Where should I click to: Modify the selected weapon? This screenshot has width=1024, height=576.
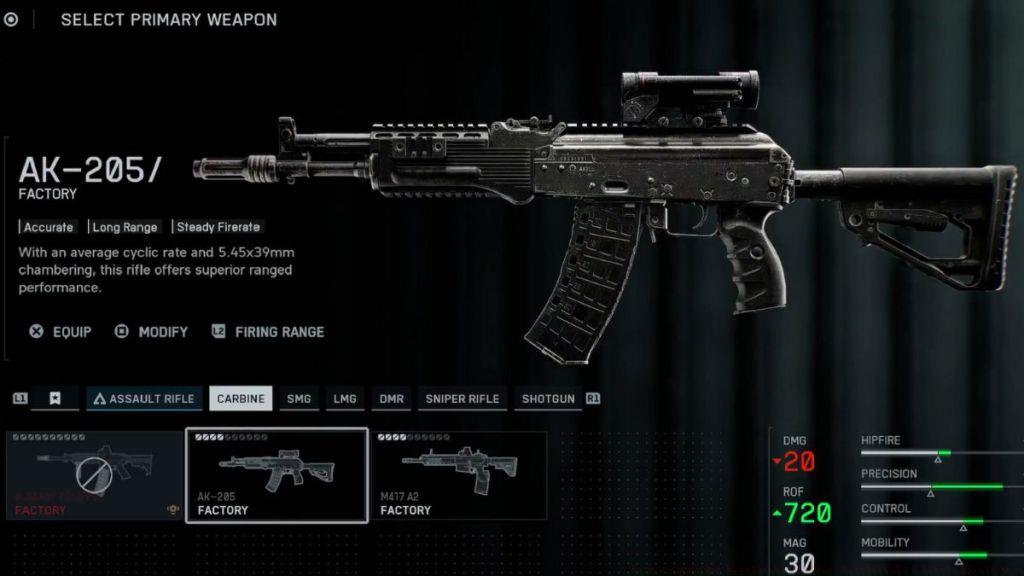(x=152, y=332)
